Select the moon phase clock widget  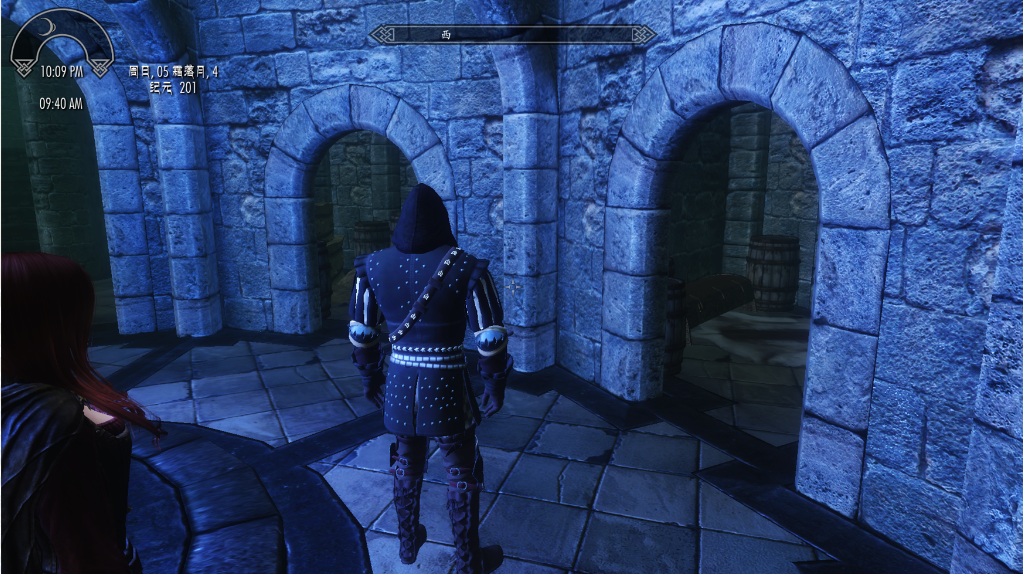click(x=61, y=47)
